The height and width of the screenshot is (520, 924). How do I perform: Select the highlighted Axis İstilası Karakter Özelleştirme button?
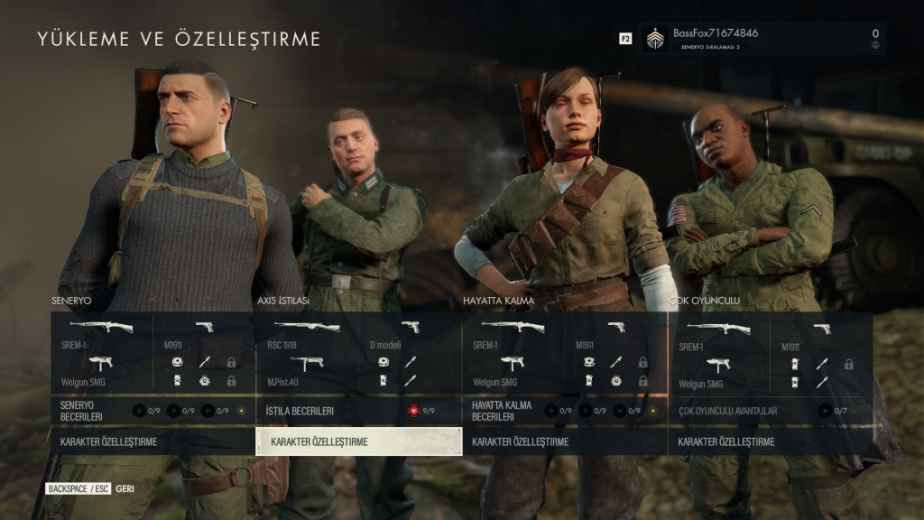[359, 441]
